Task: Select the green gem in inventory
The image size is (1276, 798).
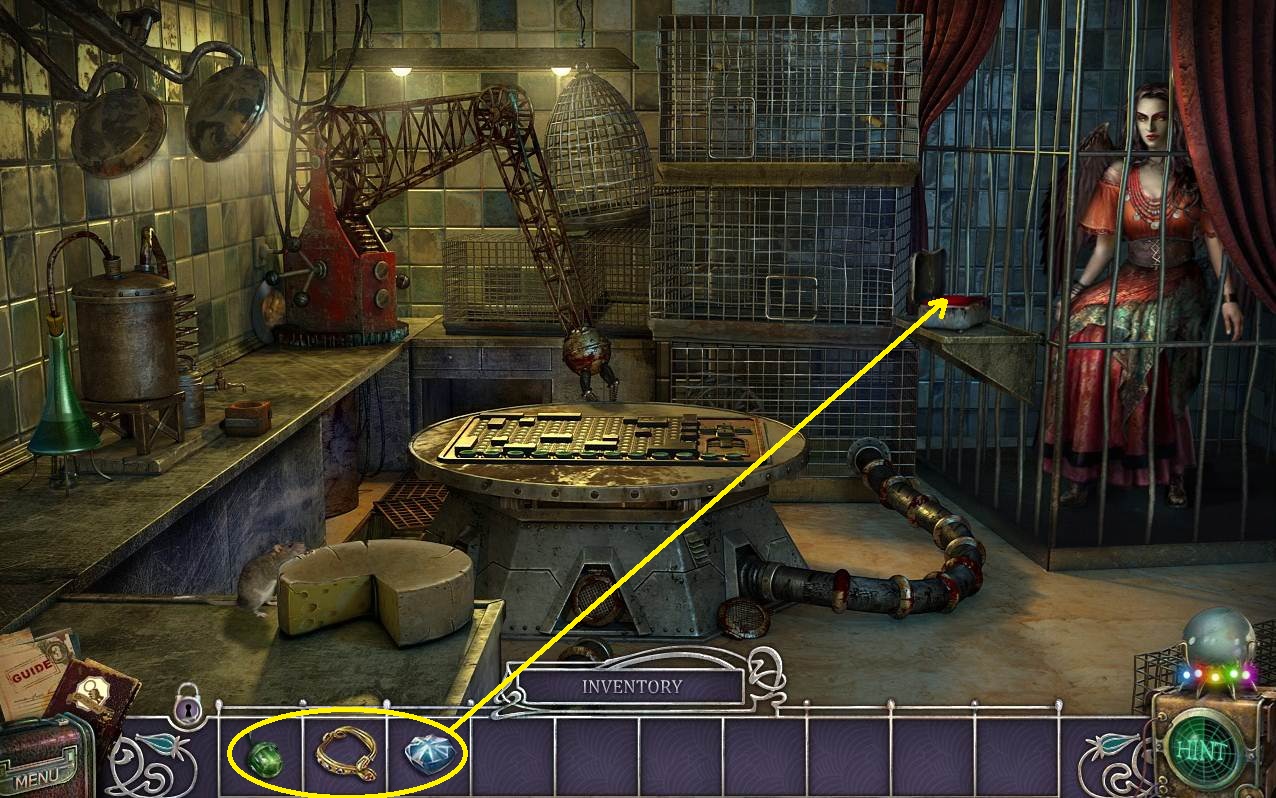Action: point(266,758)
